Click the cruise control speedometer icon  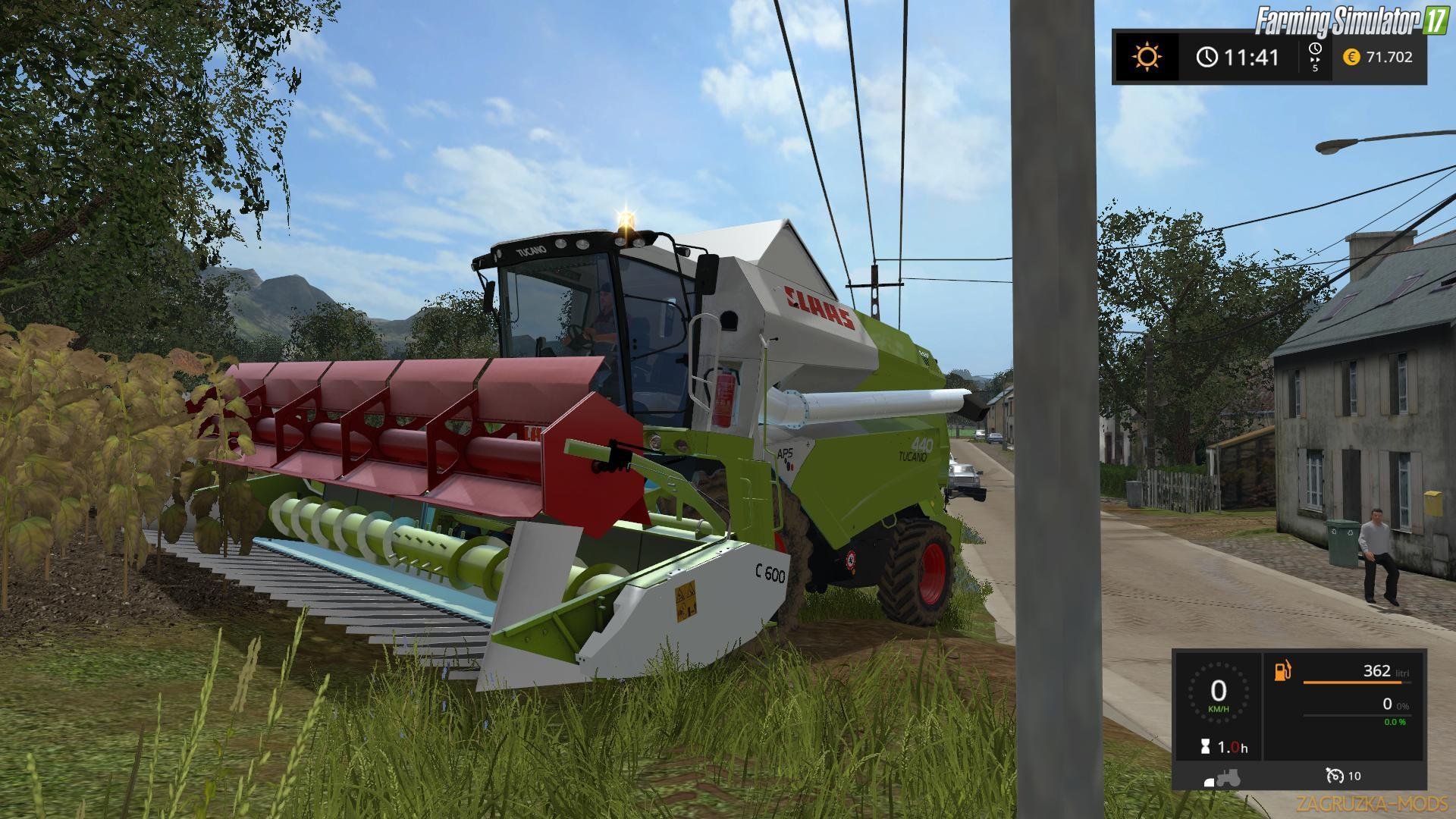(x=1335, y=776)
